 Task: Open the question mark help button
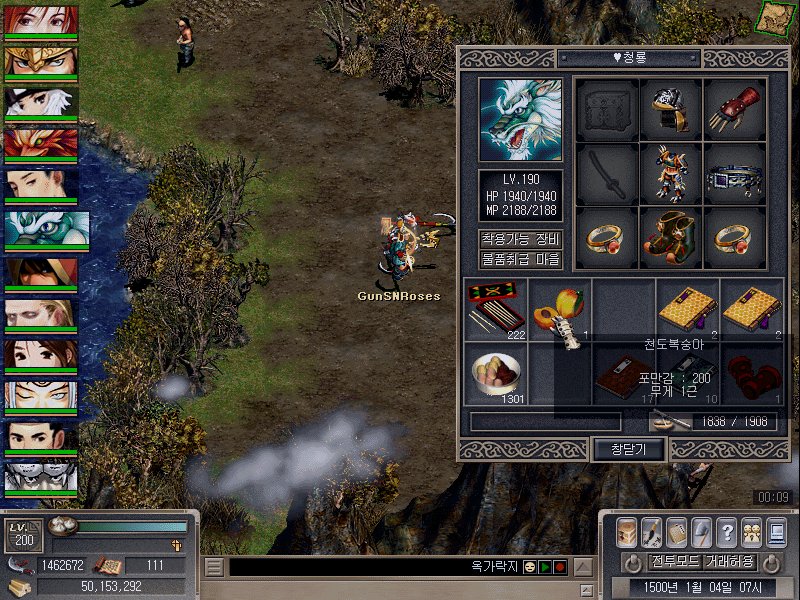point(727,532)
